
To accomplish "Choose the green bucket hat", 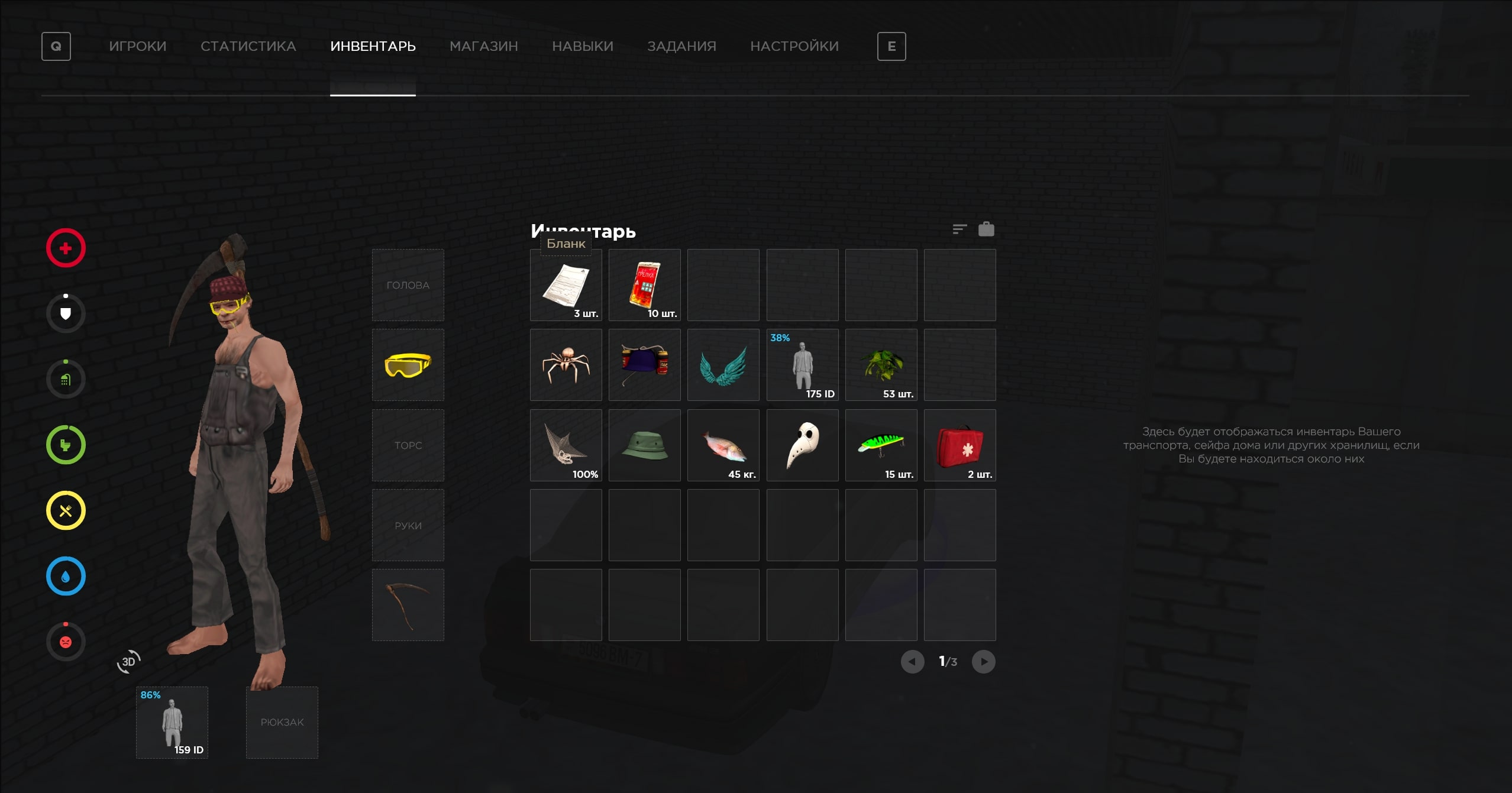I will pyautogui.click(x=644, y=445).
